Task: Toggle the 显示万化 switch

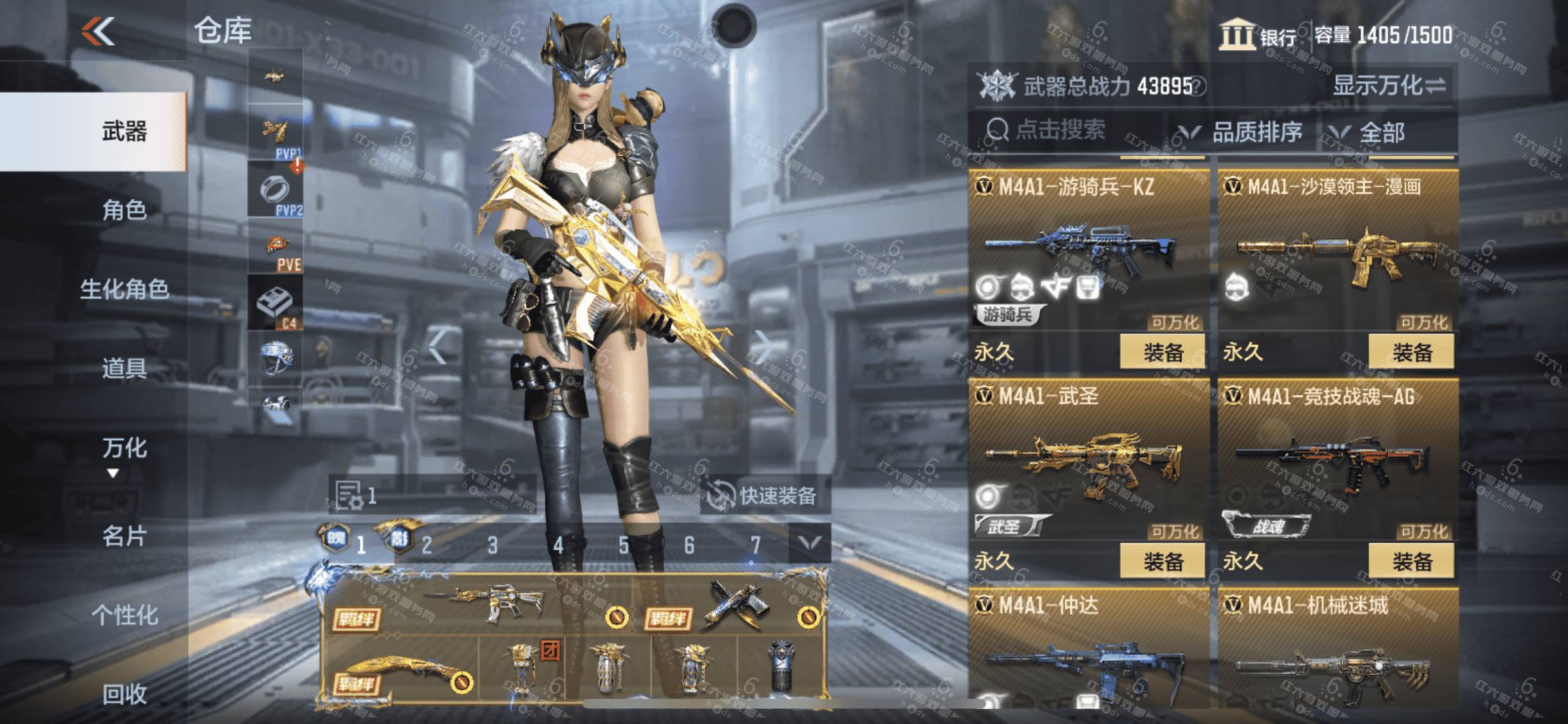Action: (1389, 86)
